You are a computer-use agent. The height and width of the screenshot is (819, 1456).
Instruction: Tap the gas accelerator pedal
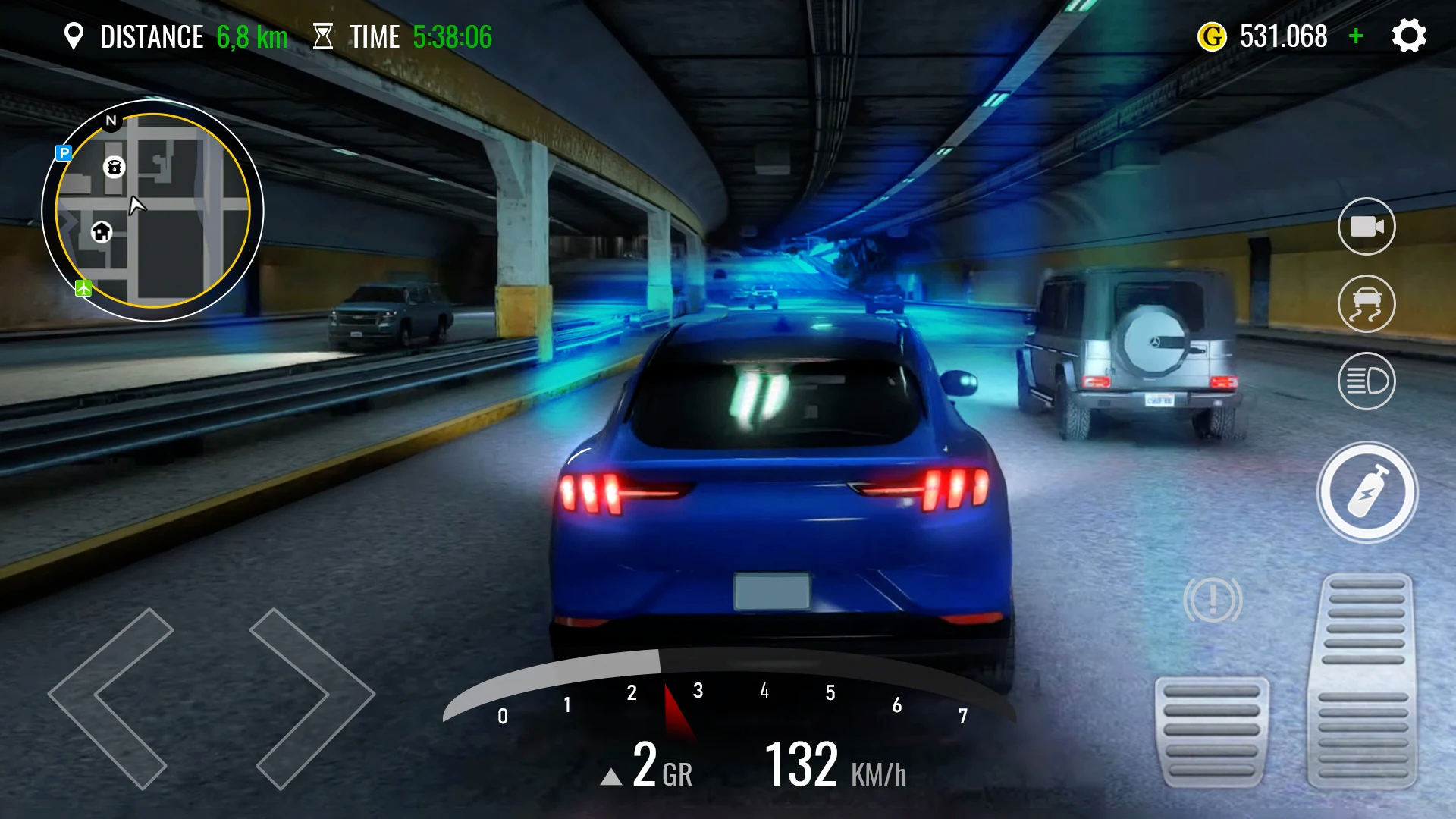(x=1363, y=682)
